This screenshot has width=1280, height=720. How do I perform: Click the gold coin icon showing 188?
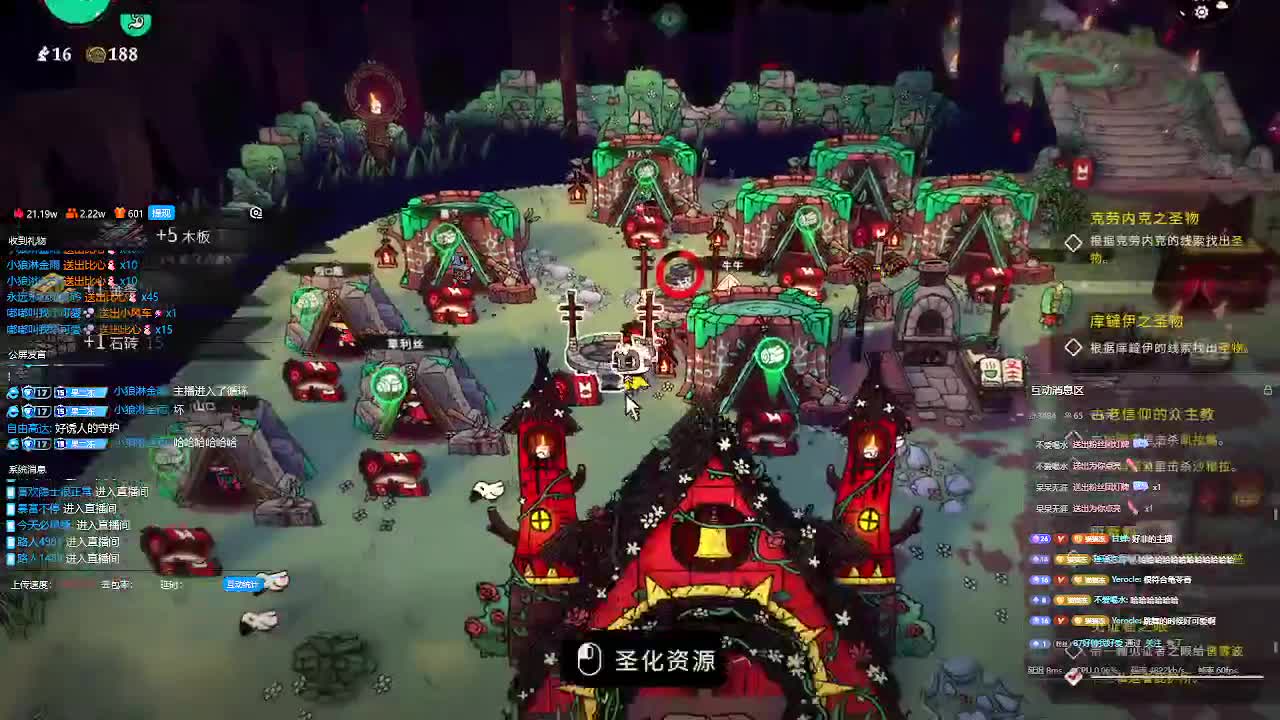coord(96,55)
